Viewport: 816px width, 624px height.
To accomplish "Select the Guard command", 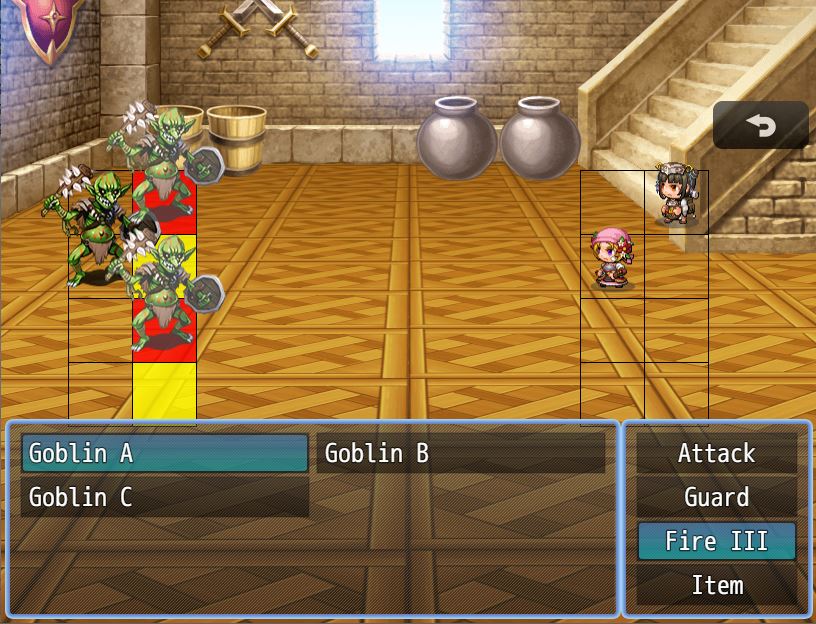I will pyautogui.click(x=717, y=497).
